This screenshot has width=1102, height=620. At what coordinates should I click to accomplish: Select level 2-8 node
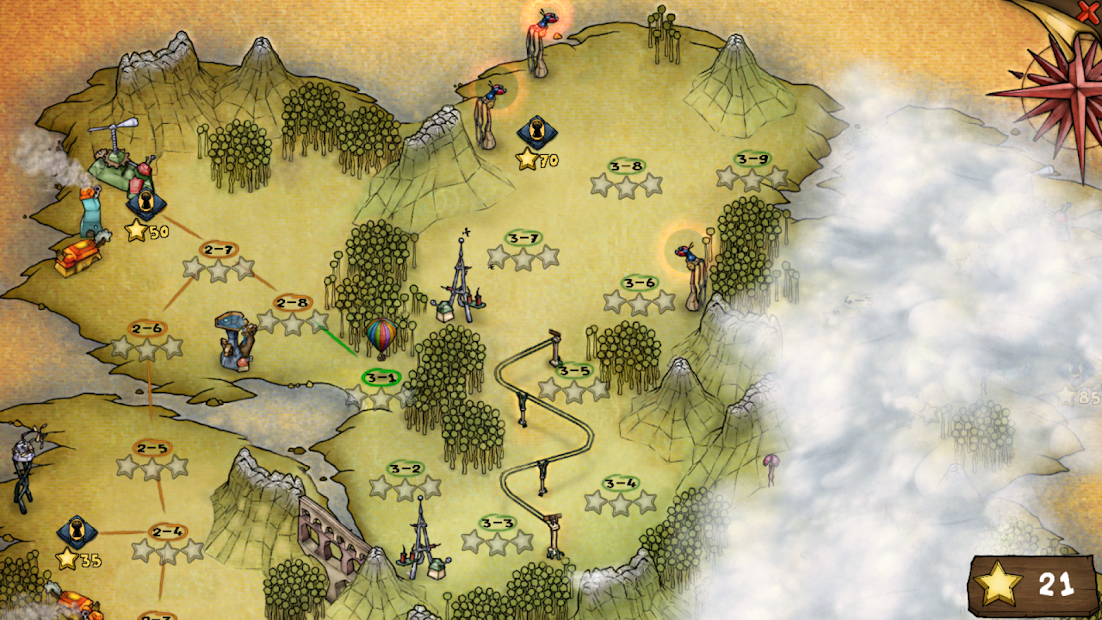point(292,303)
